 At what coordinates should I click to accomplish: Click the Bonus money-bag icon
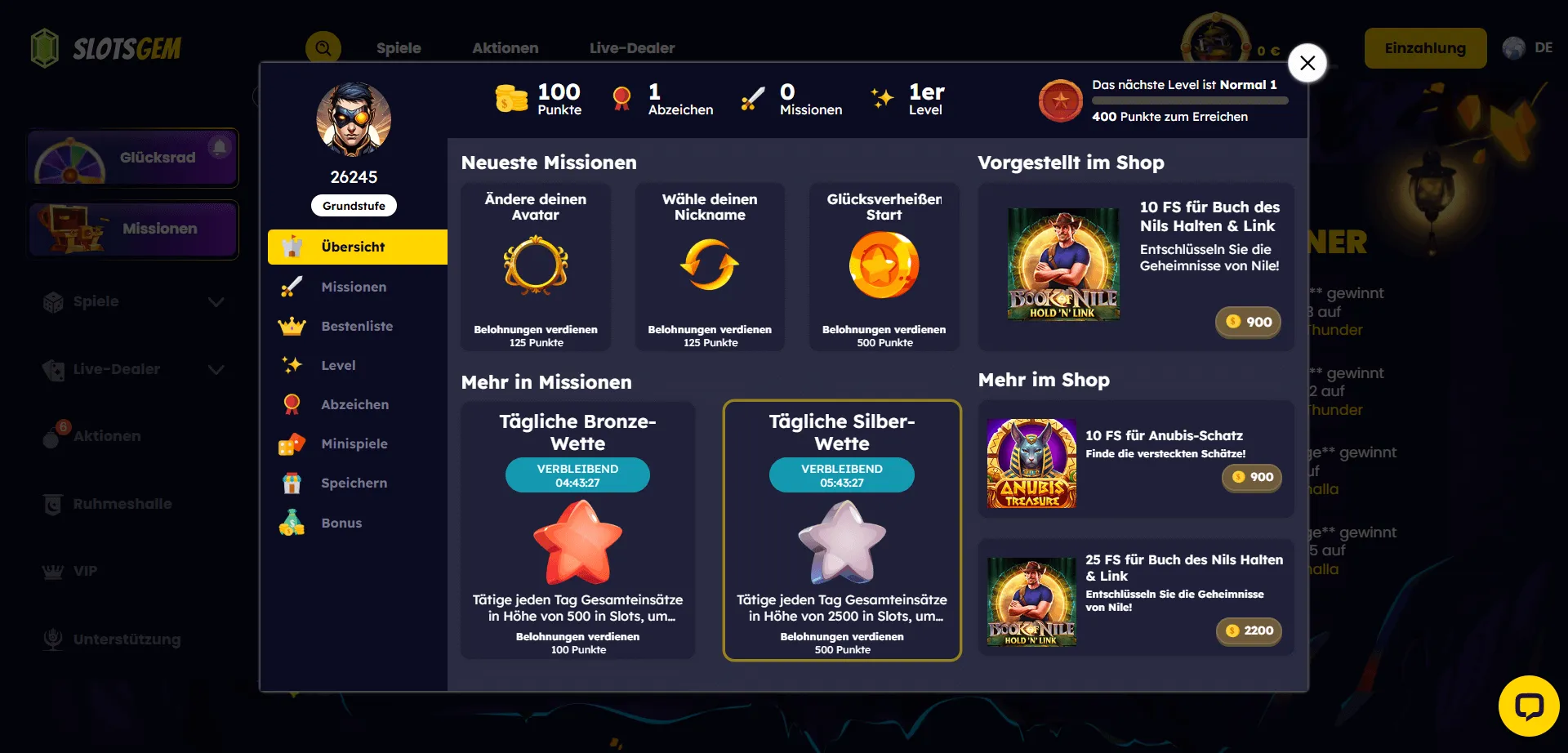(292, 522)
